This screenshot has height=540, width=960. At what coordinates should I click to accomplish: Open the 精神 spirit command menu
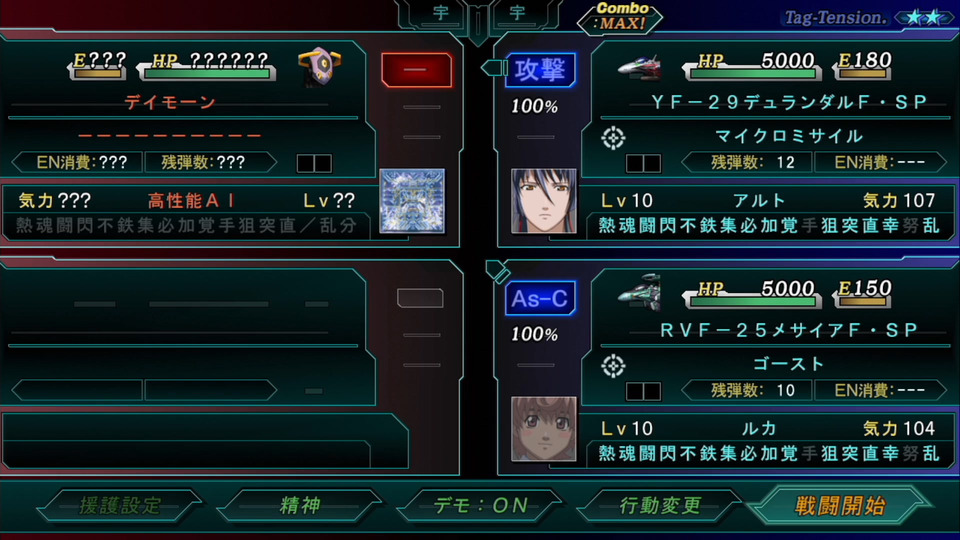point(299,505)
